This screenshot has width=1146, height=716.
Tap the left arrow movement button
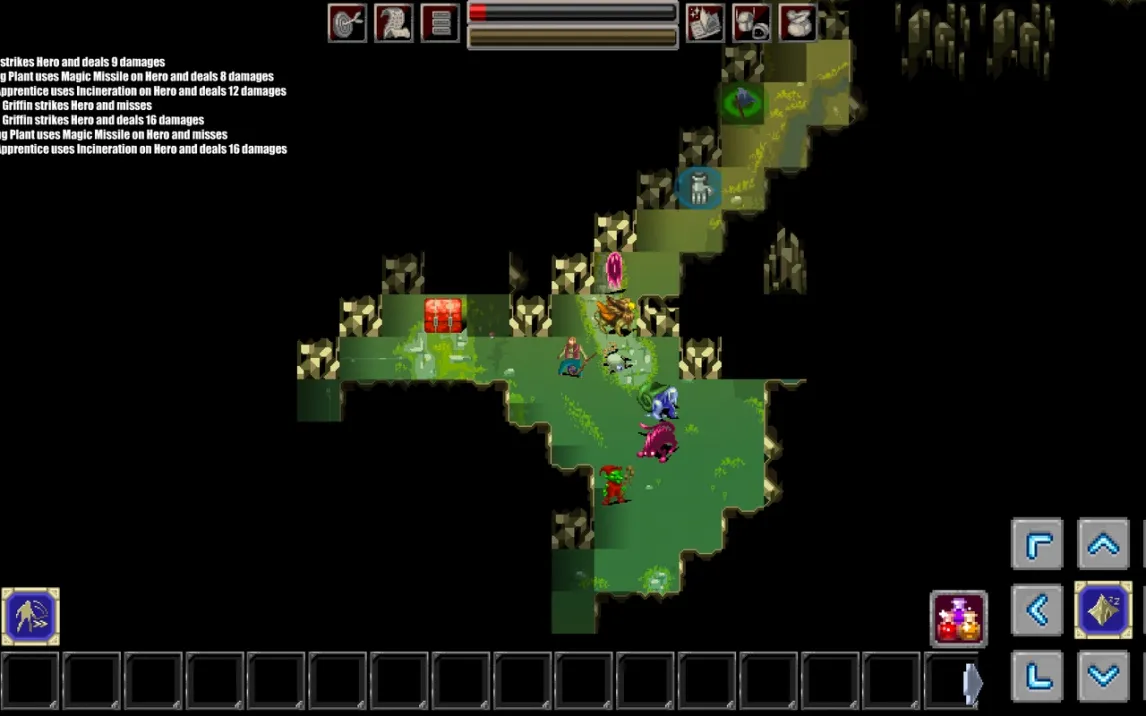(x=1037, y=610)
